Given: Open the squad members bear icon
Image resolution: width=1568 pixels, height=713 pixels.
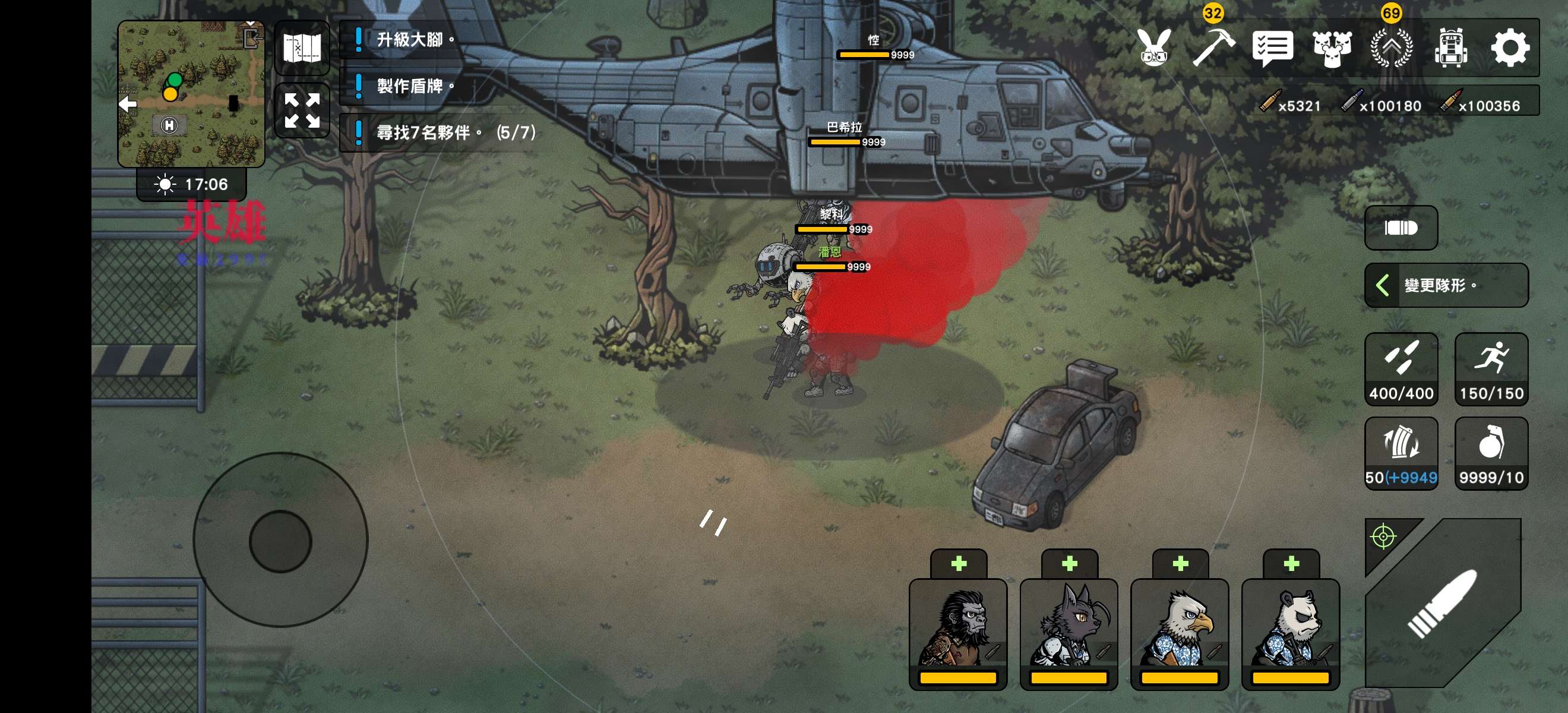Looking at the screenshot, I should (x=1332, y=48).
